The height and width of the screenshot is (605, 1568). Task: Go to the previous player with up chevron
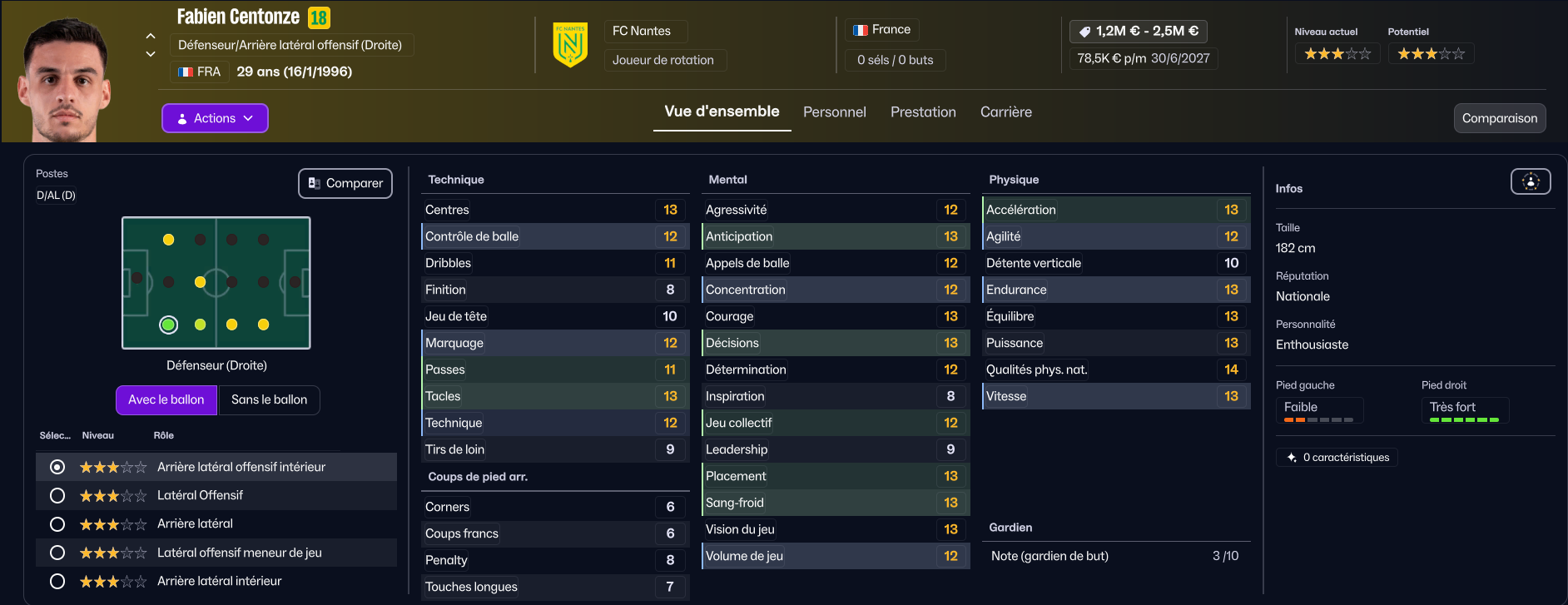click(x=151, y=36)
